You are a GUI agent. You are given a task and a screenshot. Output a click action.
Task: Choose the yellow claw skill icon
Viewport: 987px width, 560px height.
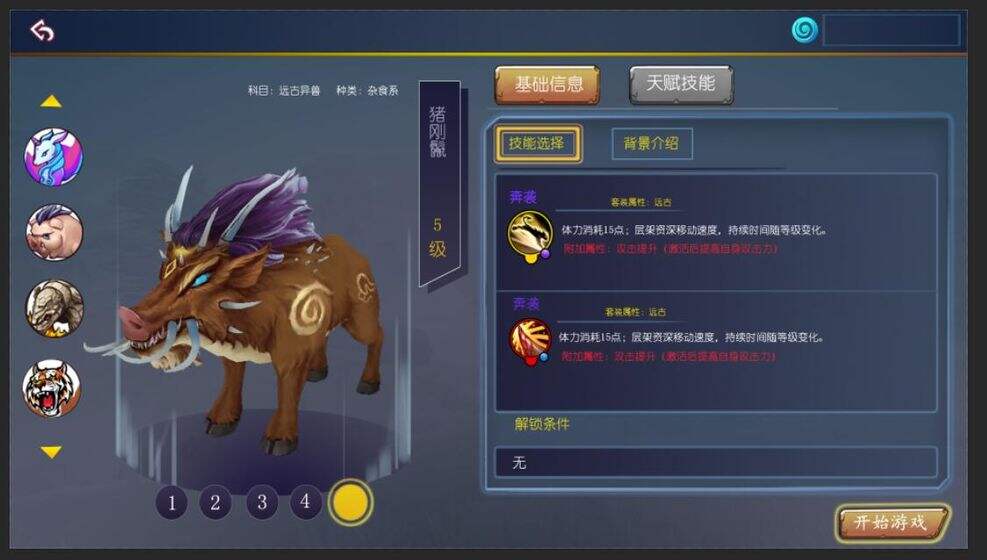529,233
